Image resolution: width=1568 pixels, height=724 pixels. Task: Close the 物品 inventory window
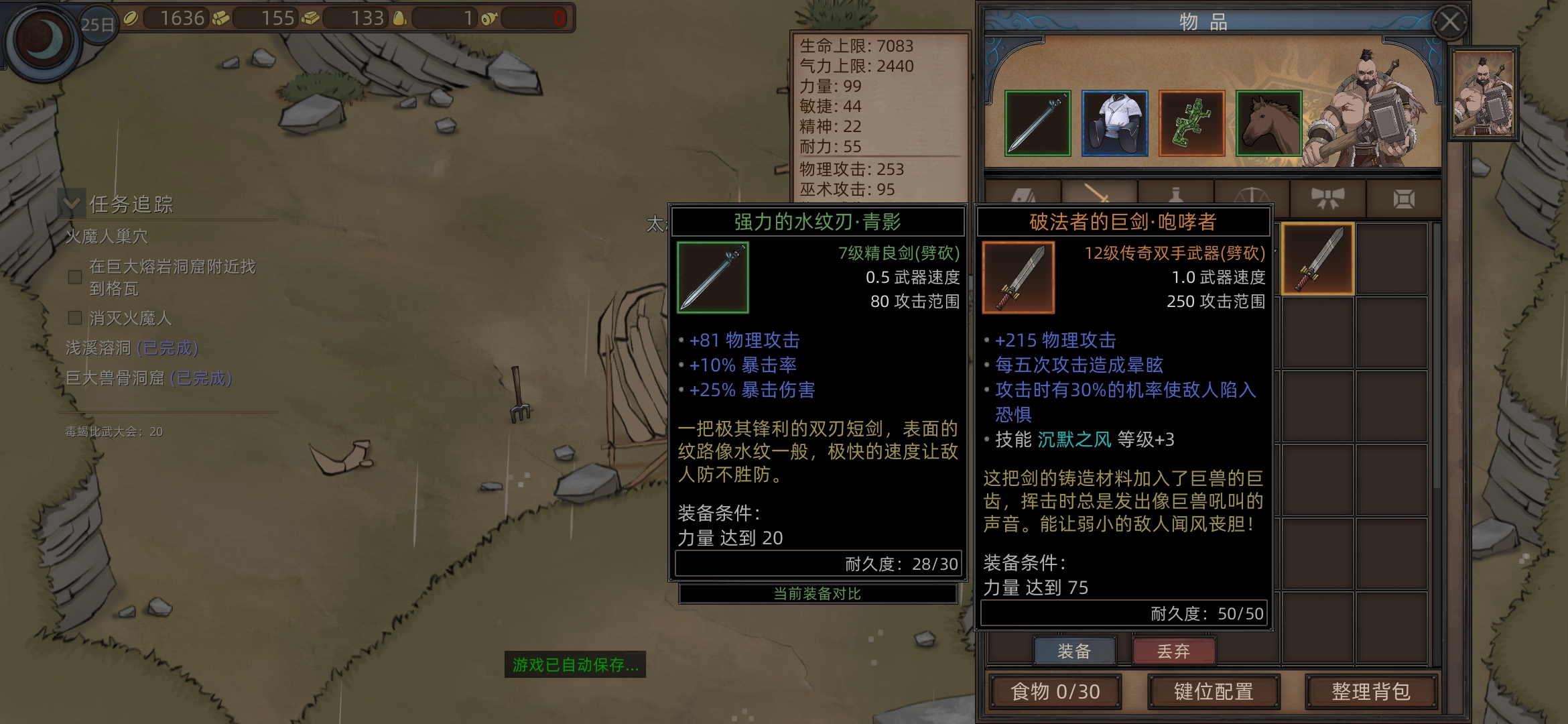(x=1450, y=23)
